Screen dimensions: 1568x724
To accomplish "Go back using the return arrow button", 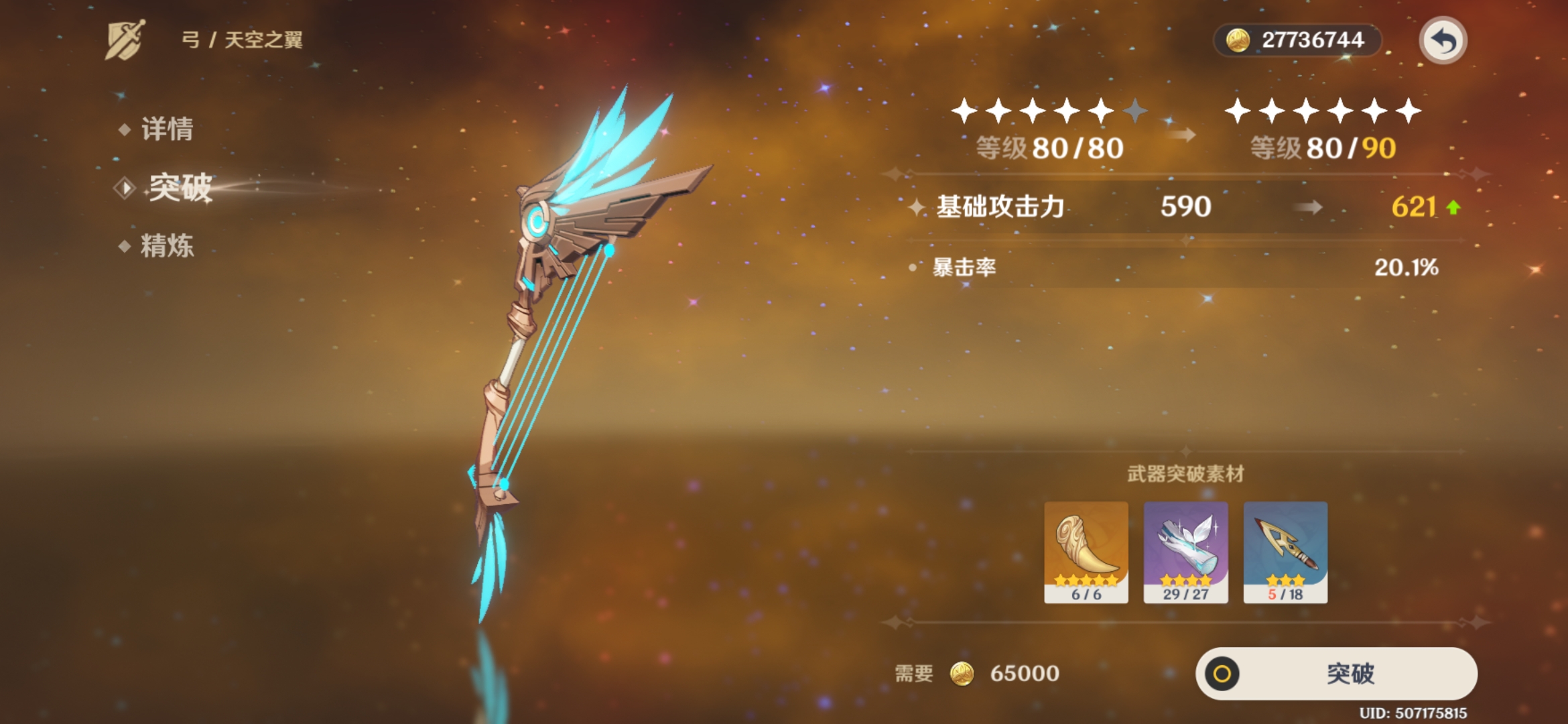I will [x=1443, y=40].
